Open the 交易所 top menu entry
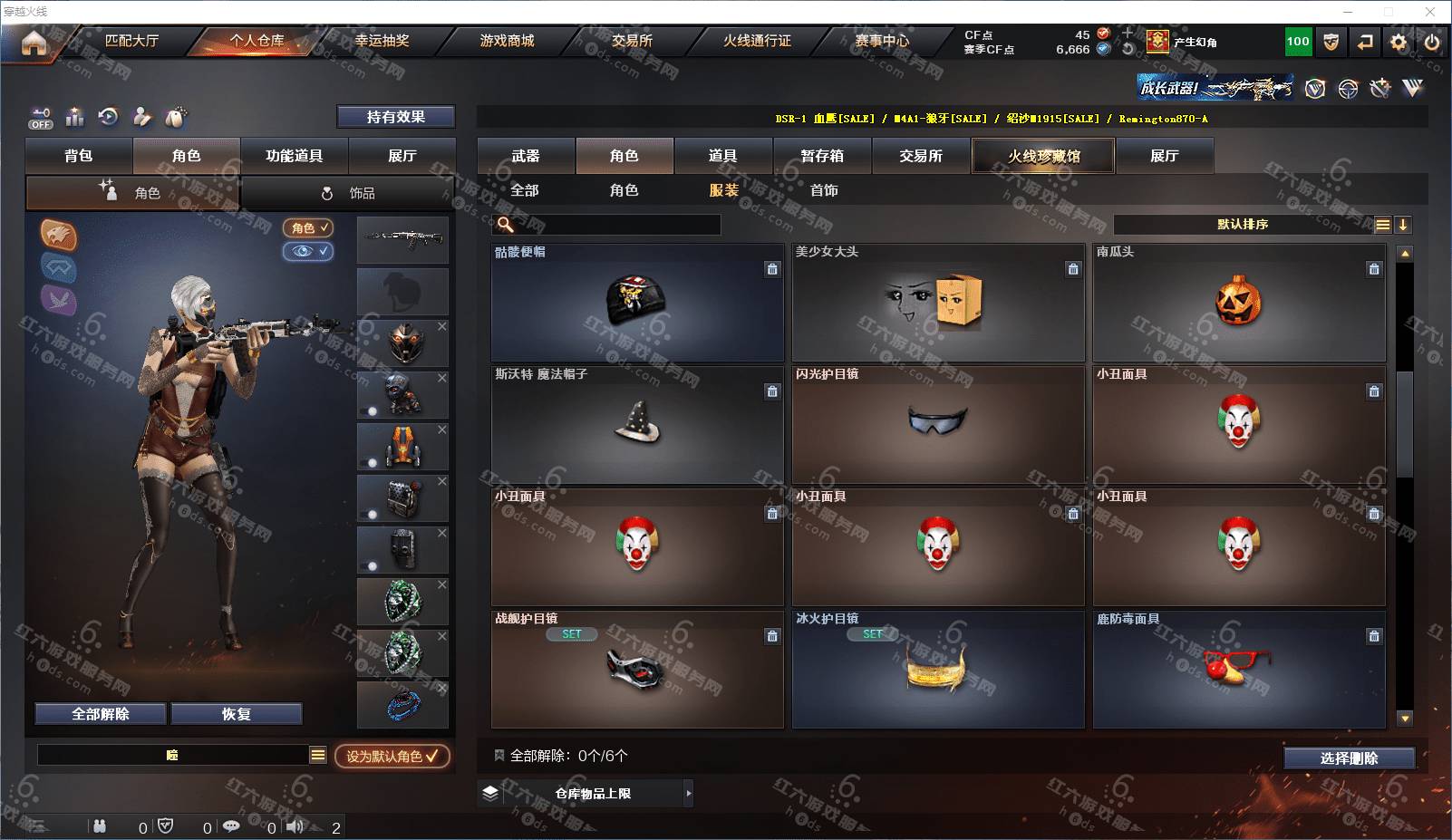1452x840 pixels. (x=632, y=41)
